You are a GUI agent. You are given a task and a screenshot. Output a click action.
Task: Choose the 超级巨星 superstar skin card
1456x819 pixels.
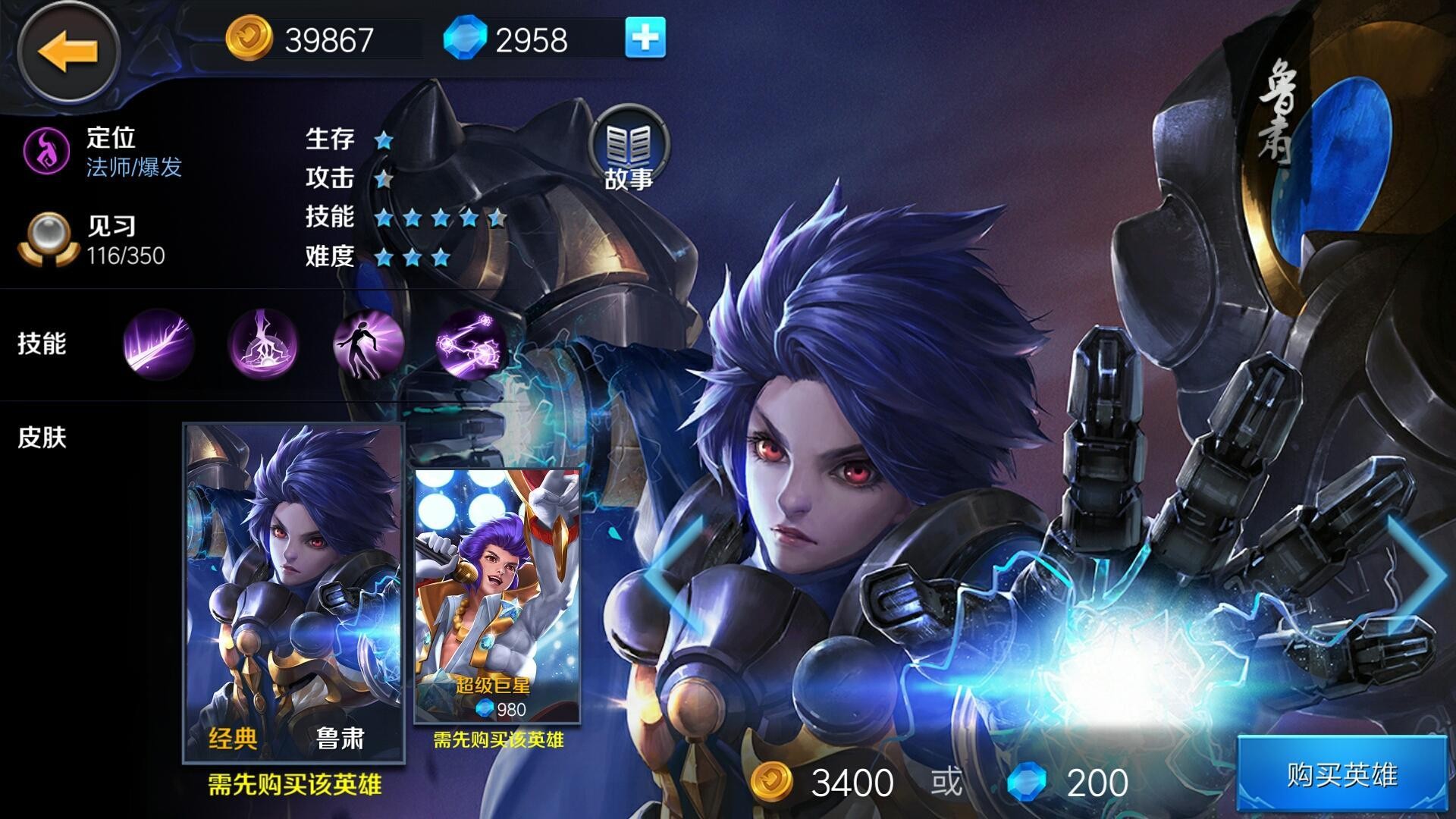497,595
